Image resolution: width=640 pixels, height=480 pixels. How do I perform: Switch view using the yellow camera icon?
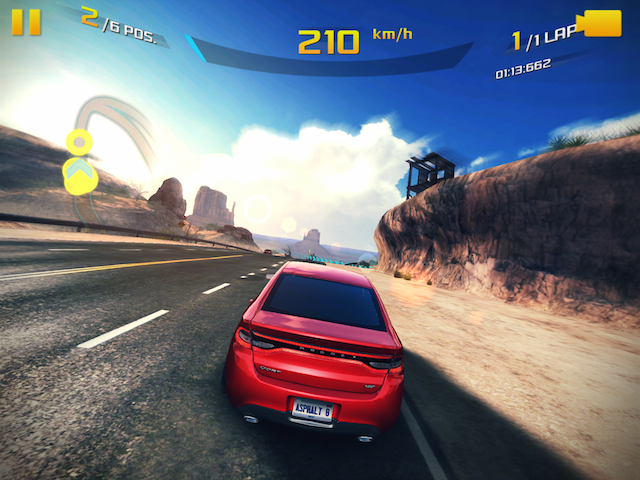[602, 23]
